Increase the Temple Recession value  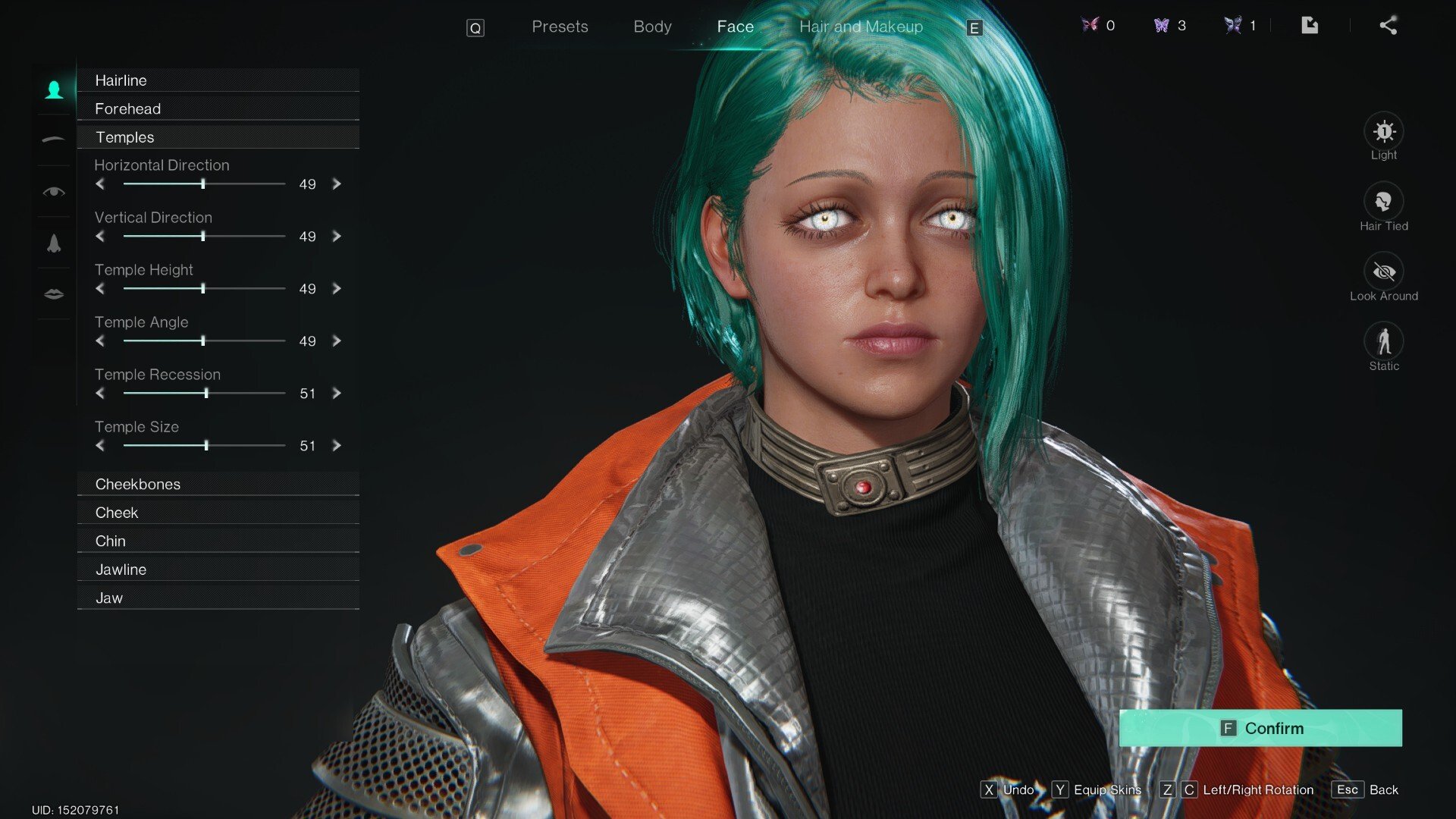[337, 394]
